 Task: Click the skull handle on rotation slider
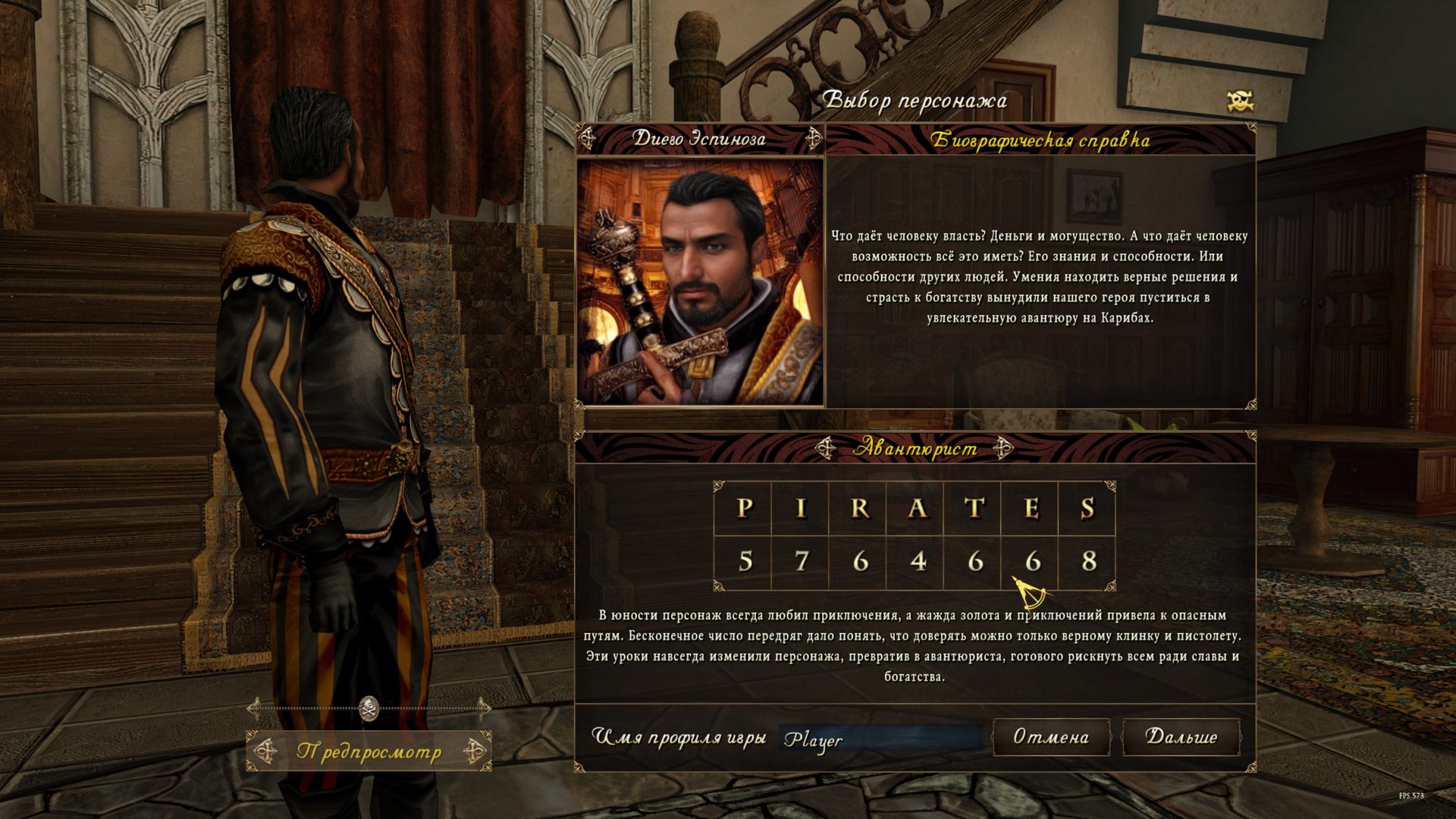pyautogui.click(x=369, y=708)
